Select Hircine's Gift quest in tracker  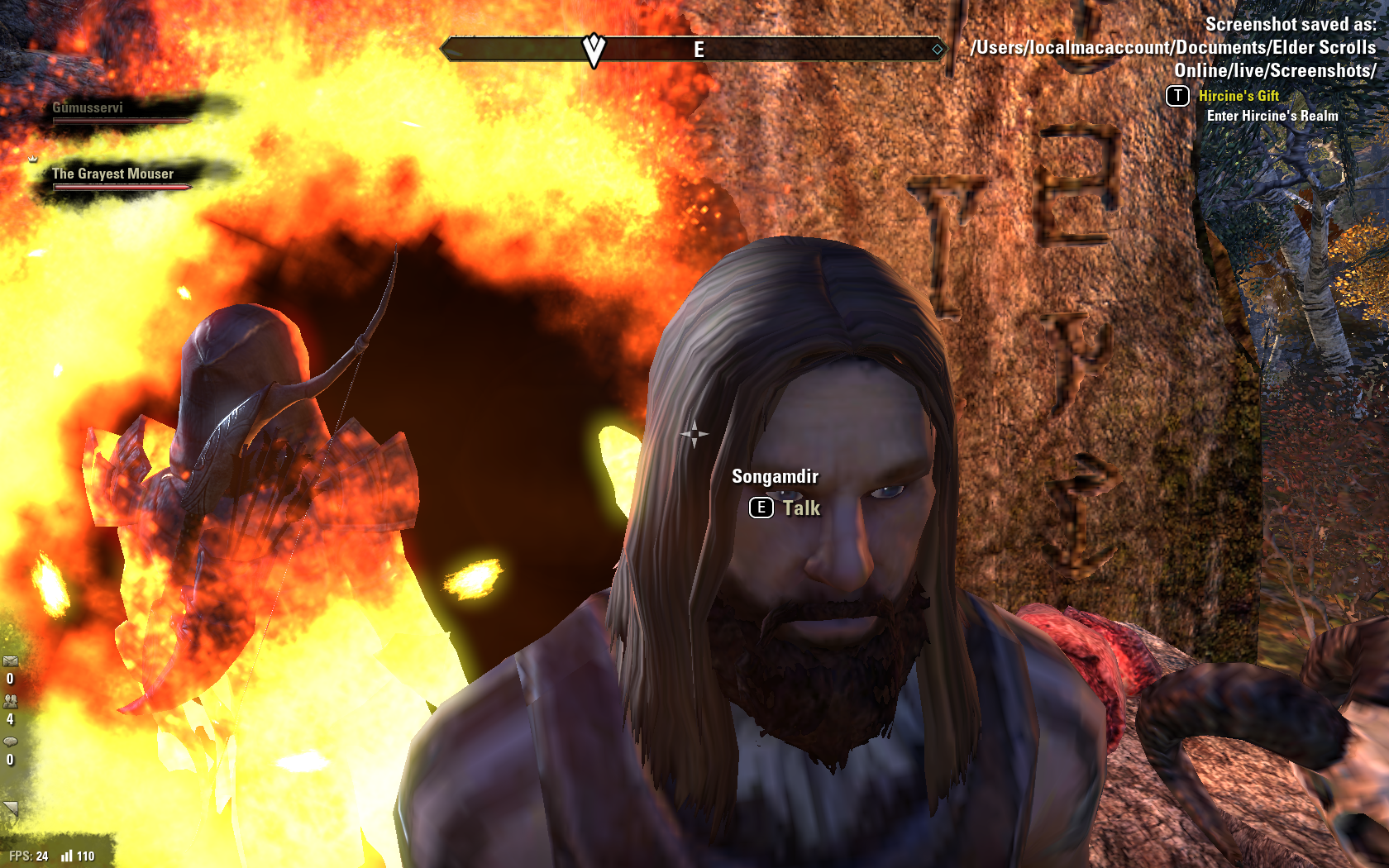(1238, 96)
